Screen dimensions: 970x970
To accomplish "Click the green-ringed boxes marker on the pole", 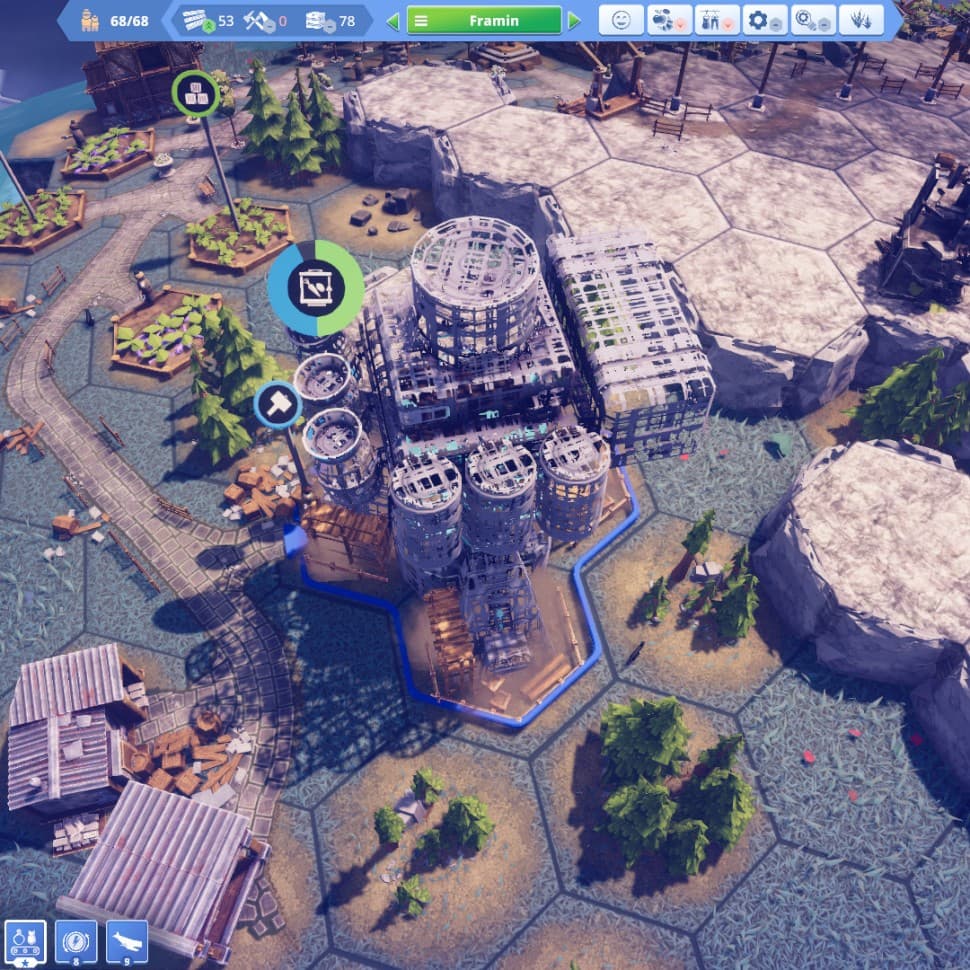I will [x=195, y=94].
